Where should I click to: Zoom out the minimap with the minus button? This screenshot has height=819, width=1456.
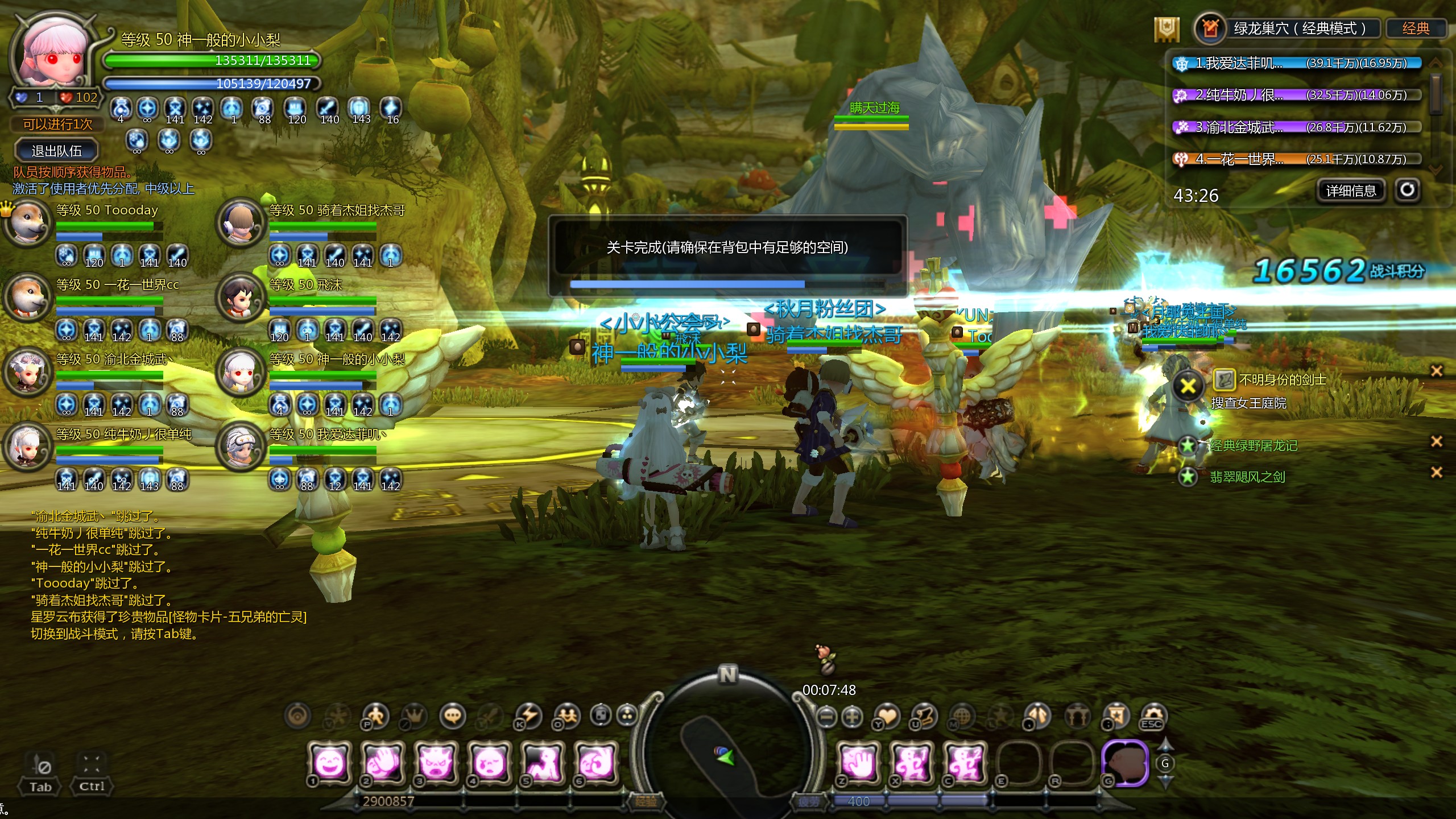[x=827, y=717]
